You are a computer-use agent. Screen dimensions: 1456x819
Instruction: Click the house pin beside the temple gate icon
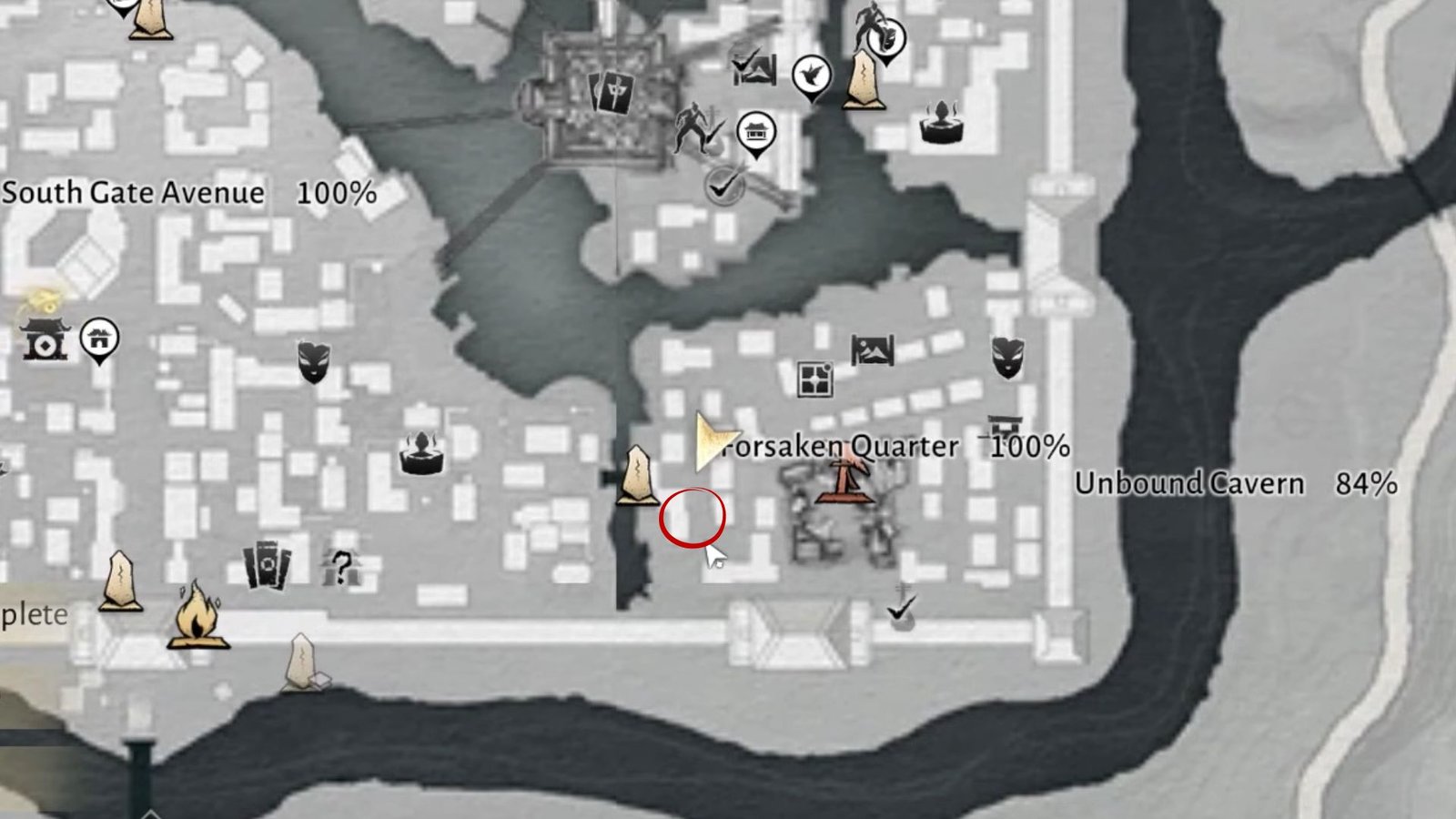pos(99,339)
